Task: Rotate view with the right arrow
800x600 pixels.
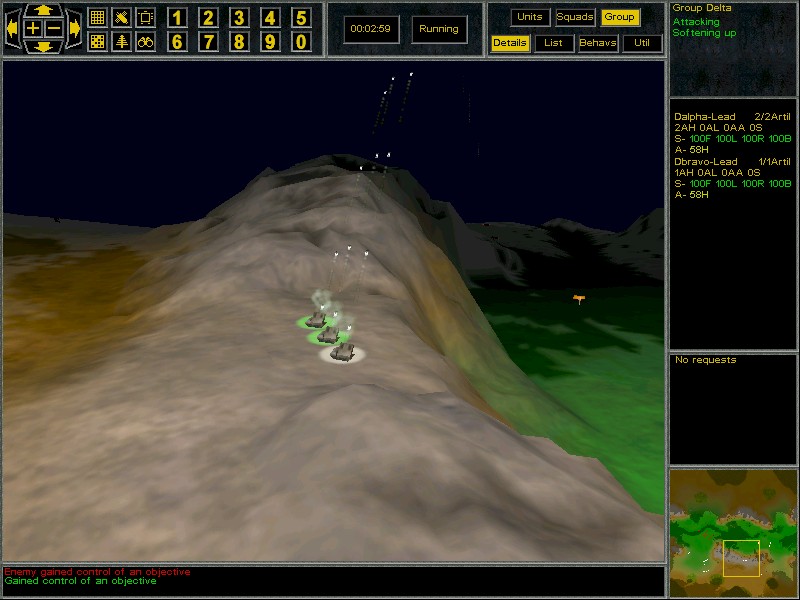Action: coord(75,29)
